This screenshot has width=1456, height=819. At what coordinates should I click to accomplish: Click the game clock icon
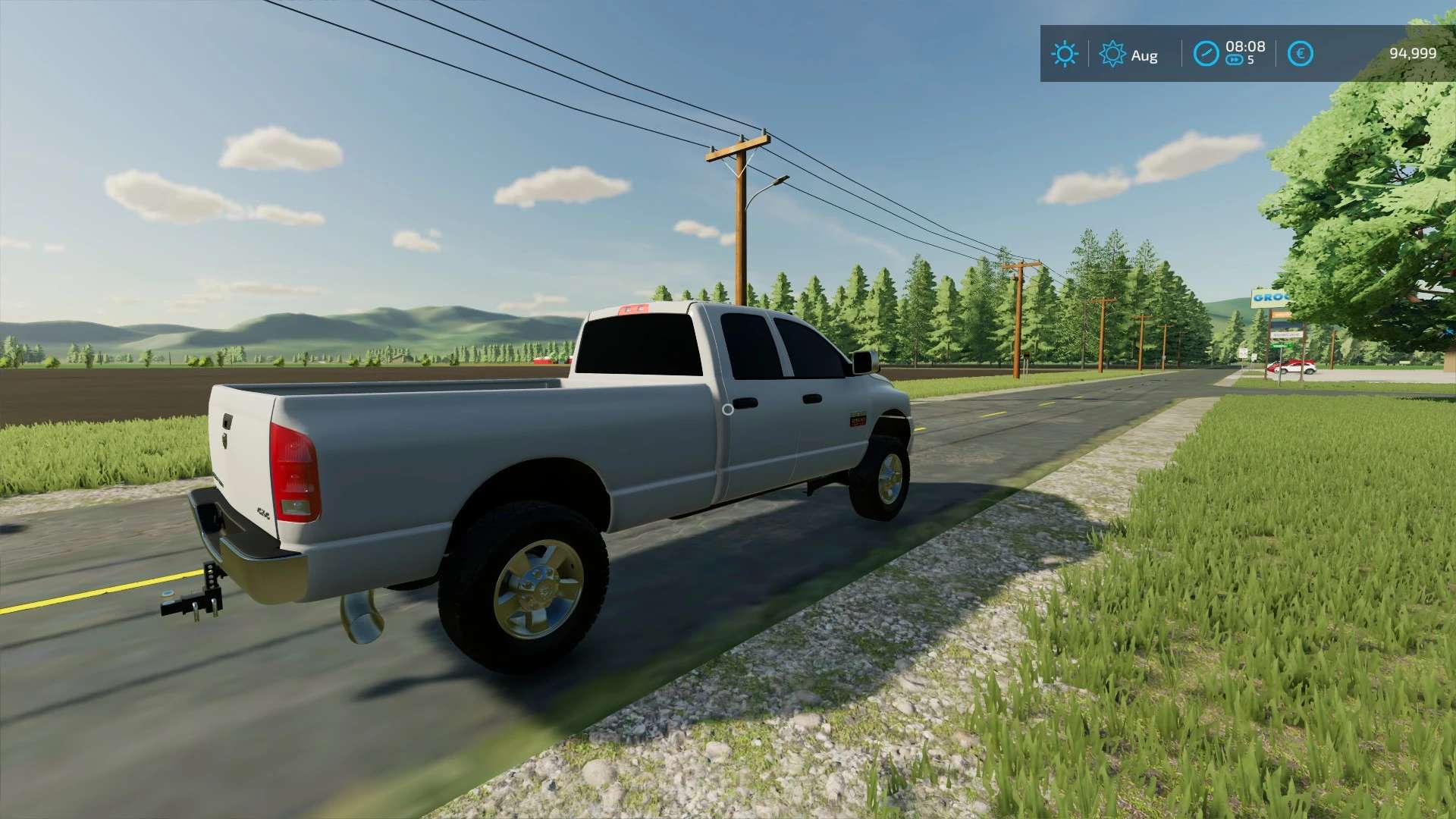(1206, 54)
